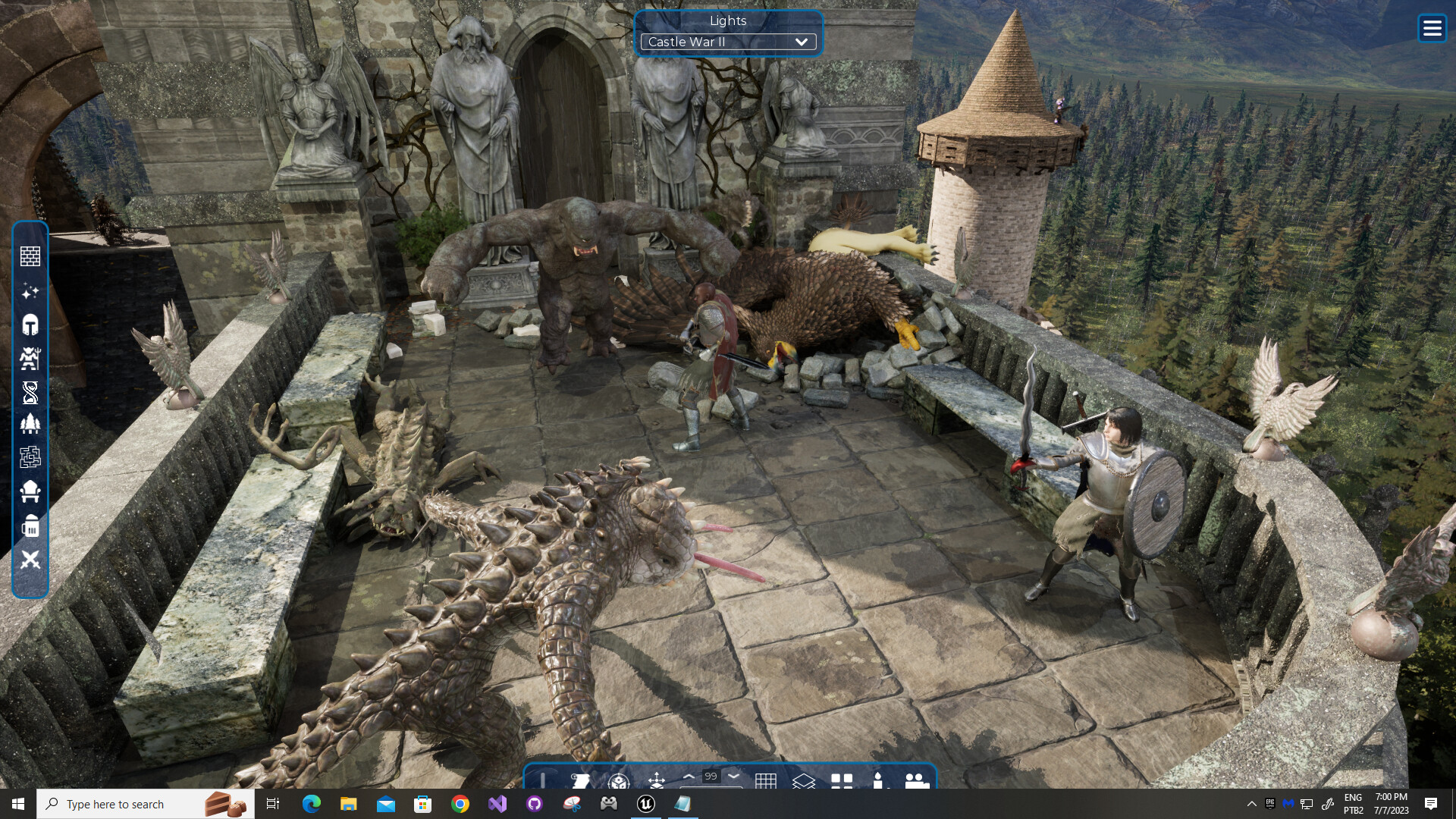Open the hamburger menu at top right
Image resolution: width=1456 pixels, height=819 pixels.
point(1432,27)
